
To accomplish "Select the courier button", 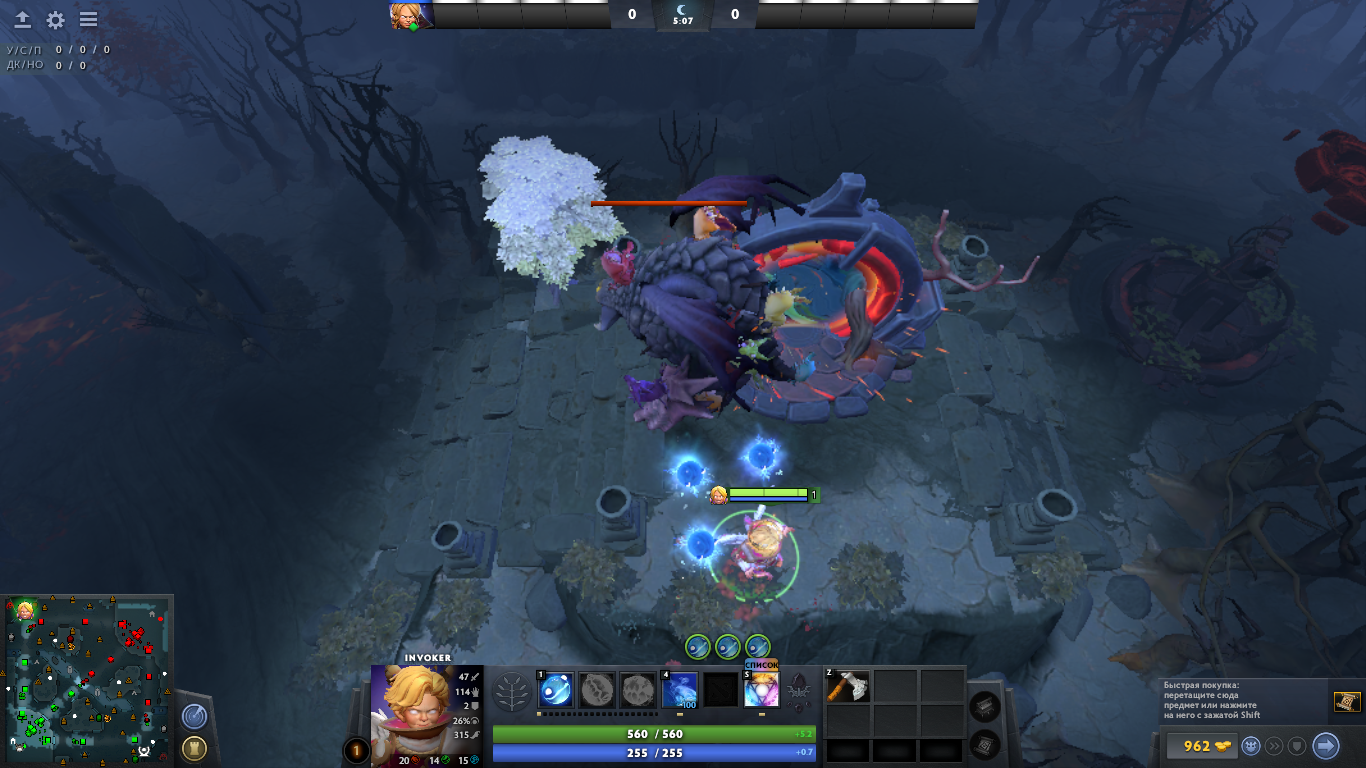I will click(1251, 746).
